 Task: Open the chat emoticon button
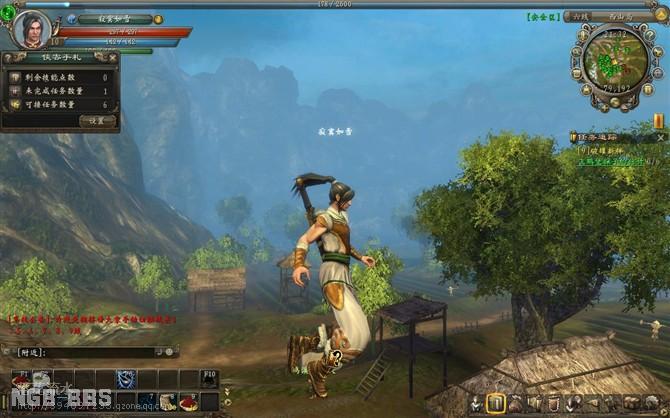pyautogui.click(x=169, y=352)
